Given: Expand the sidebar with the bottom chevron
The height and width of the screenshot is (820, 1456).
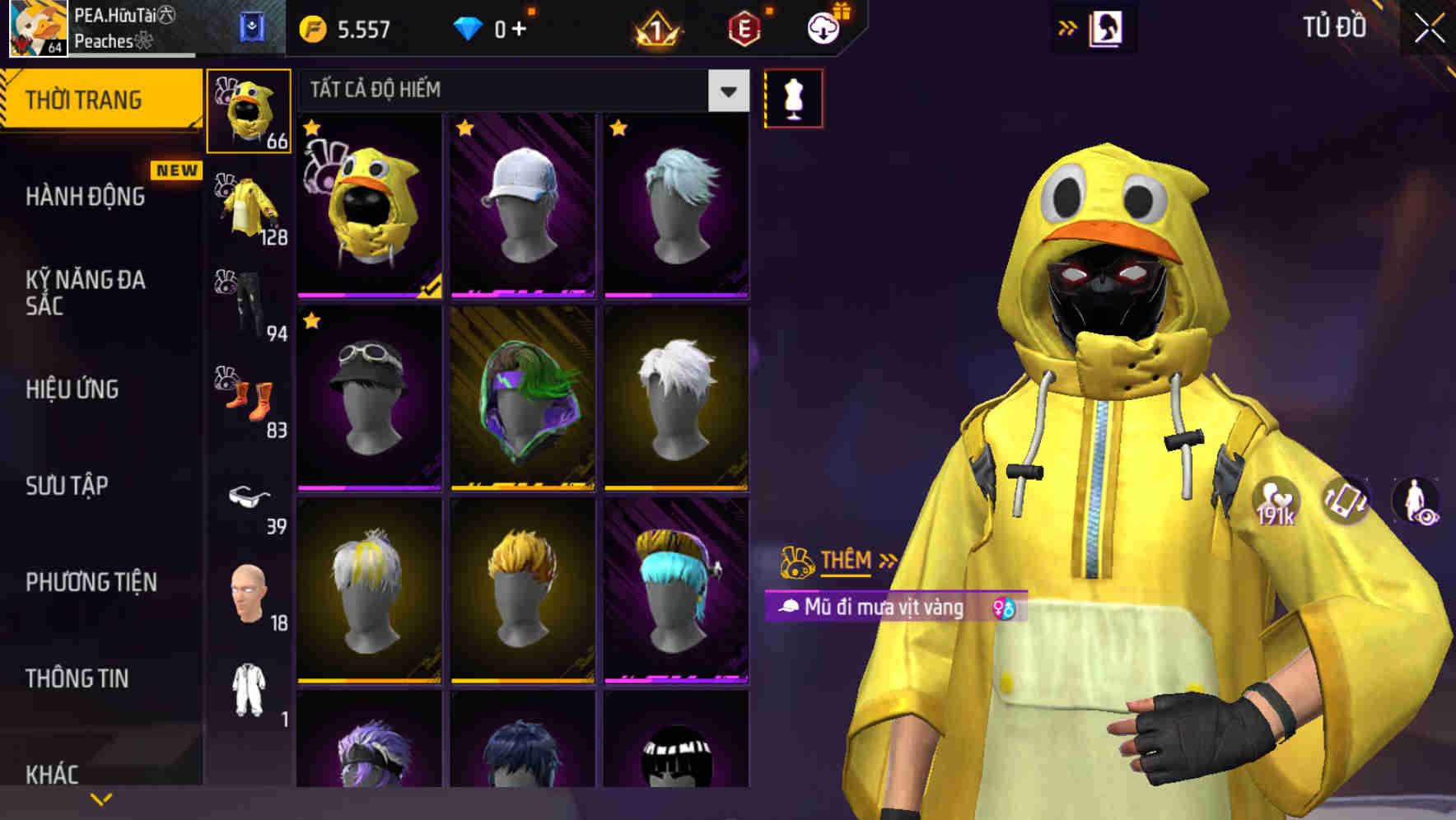Looking at the screenshot, I should click(101, 797).
